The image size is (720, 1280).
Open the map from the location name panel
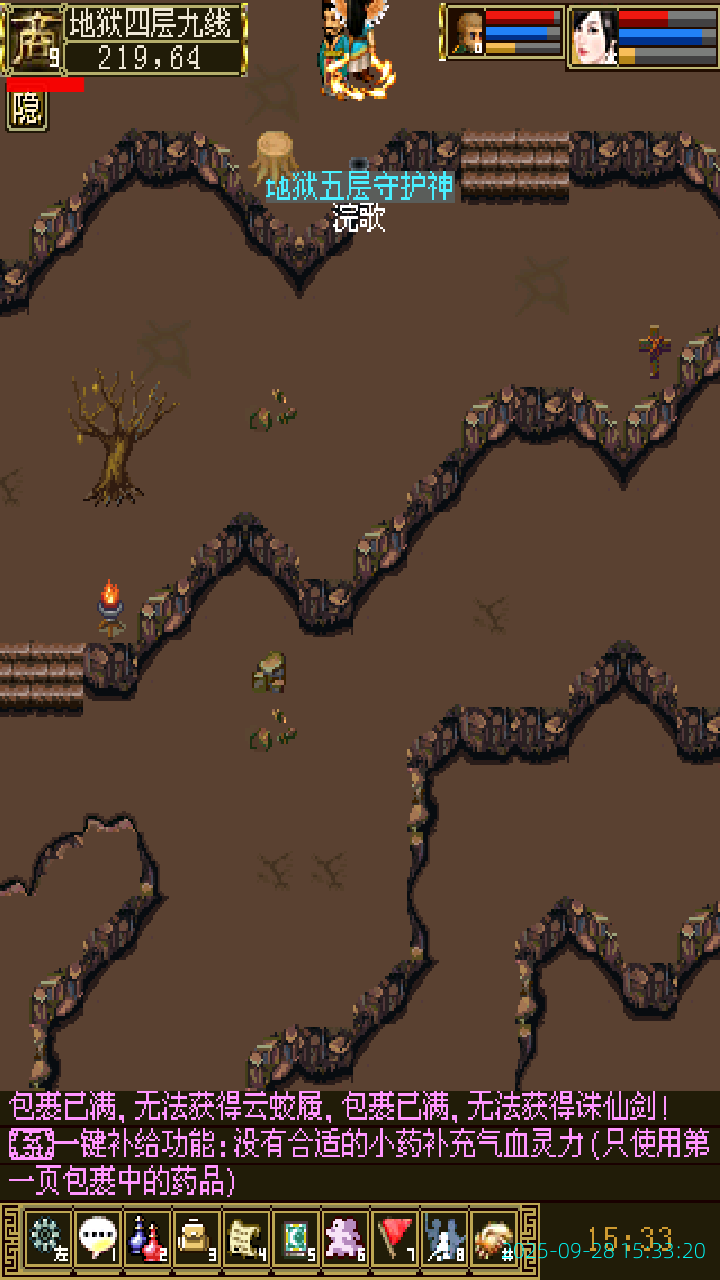click(155, 39)
